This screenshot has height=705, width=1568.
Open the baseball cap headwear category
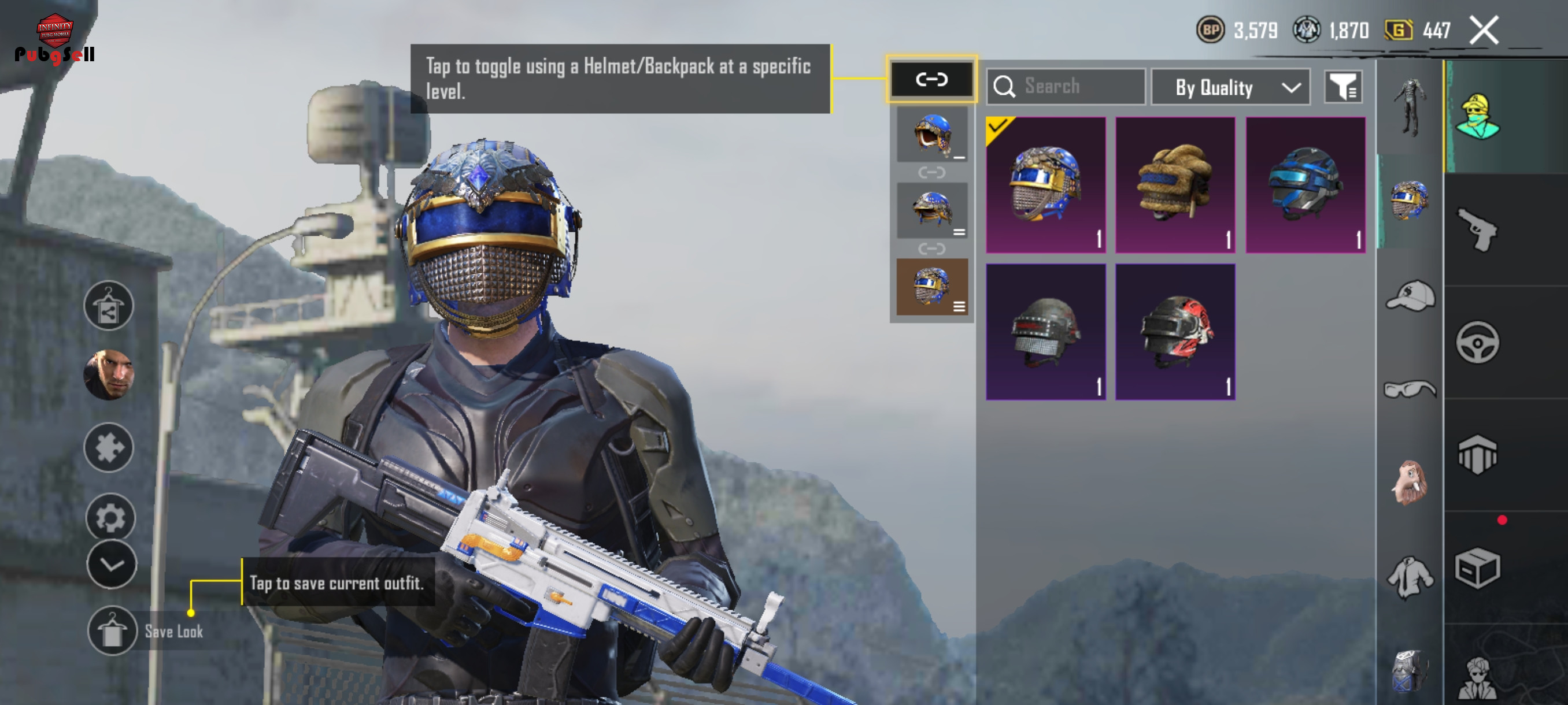tap(1410, 296)
